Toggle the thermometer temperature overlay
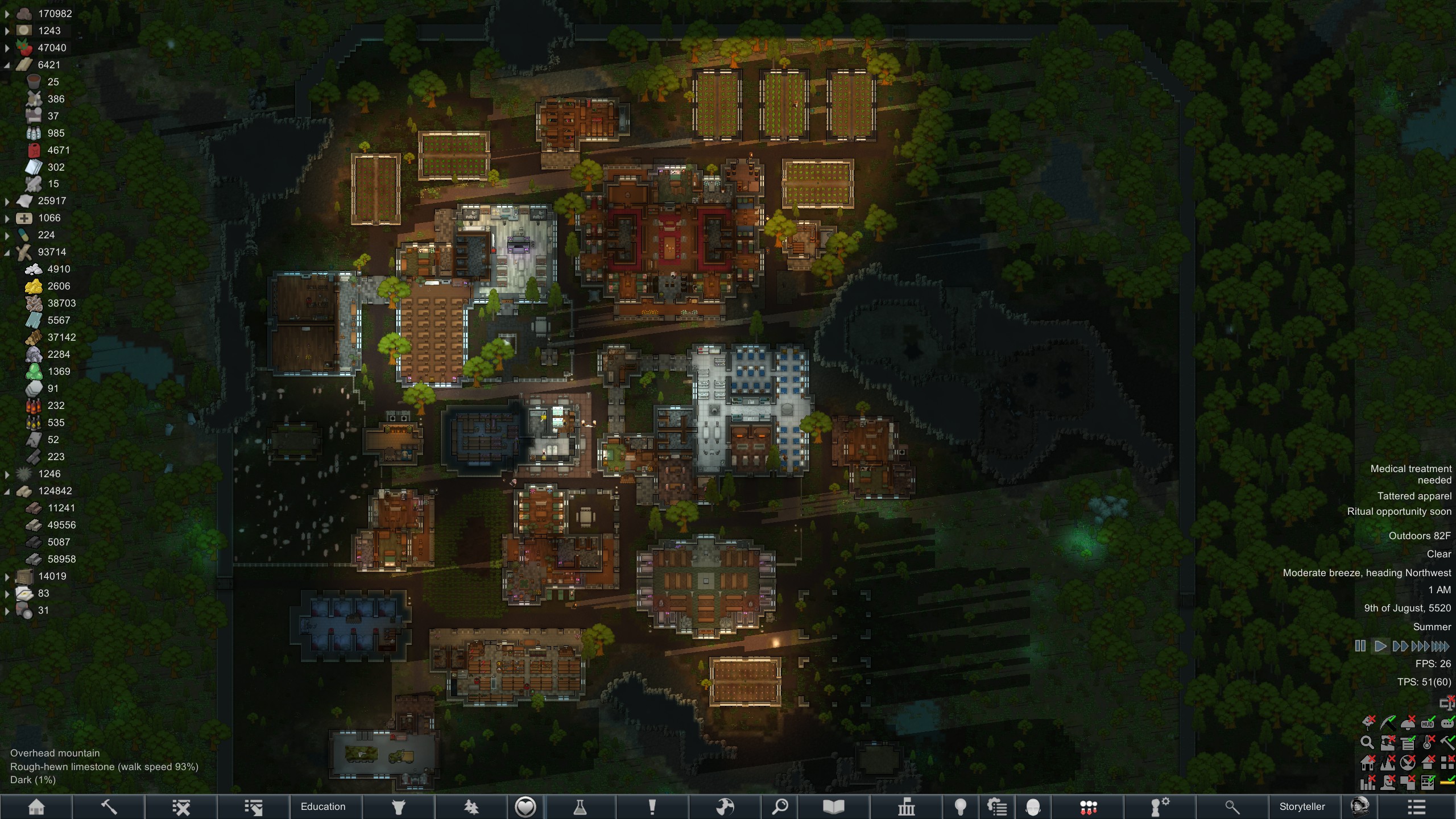This screenshot has height=819, width=1456. pos(1428,742)
